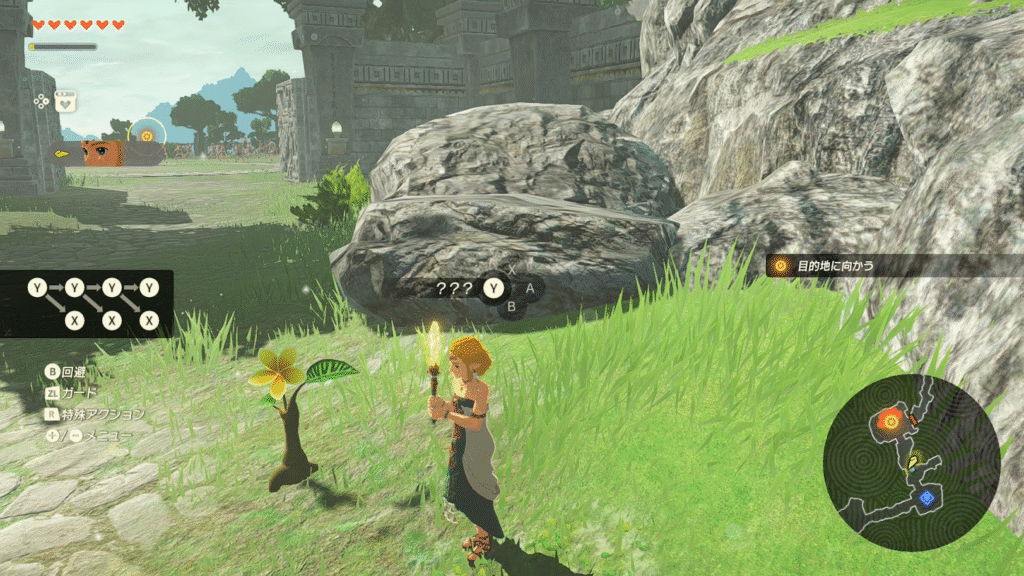The width and height of the screenshot is (1024, 576).
Task: Open the Y and X combo guide panel
Action: 92,304
